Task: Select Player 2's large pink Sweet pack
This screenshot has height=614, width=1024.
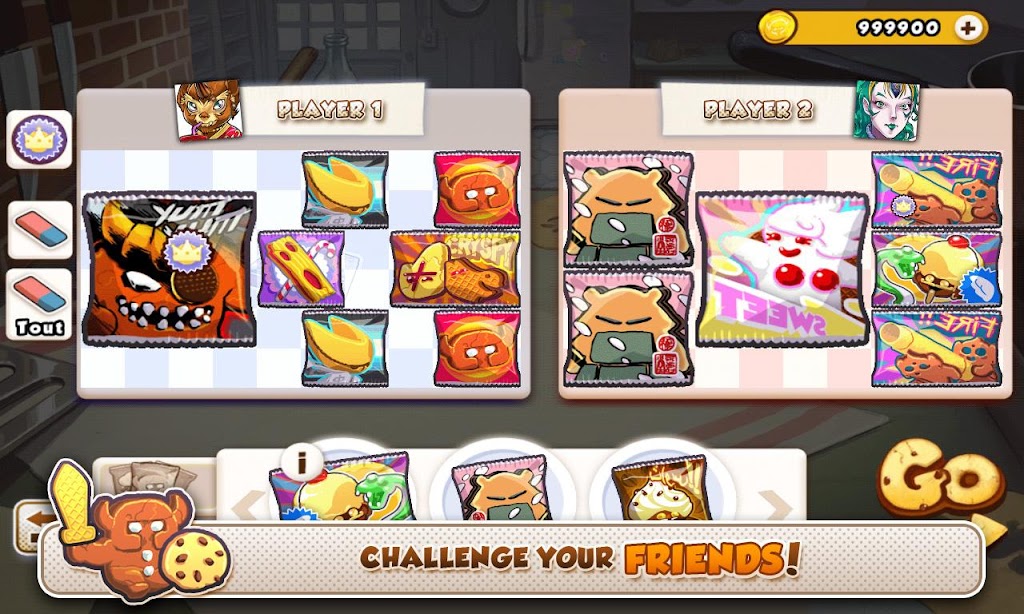Action: pyautogui.click(x=782, y=268)
